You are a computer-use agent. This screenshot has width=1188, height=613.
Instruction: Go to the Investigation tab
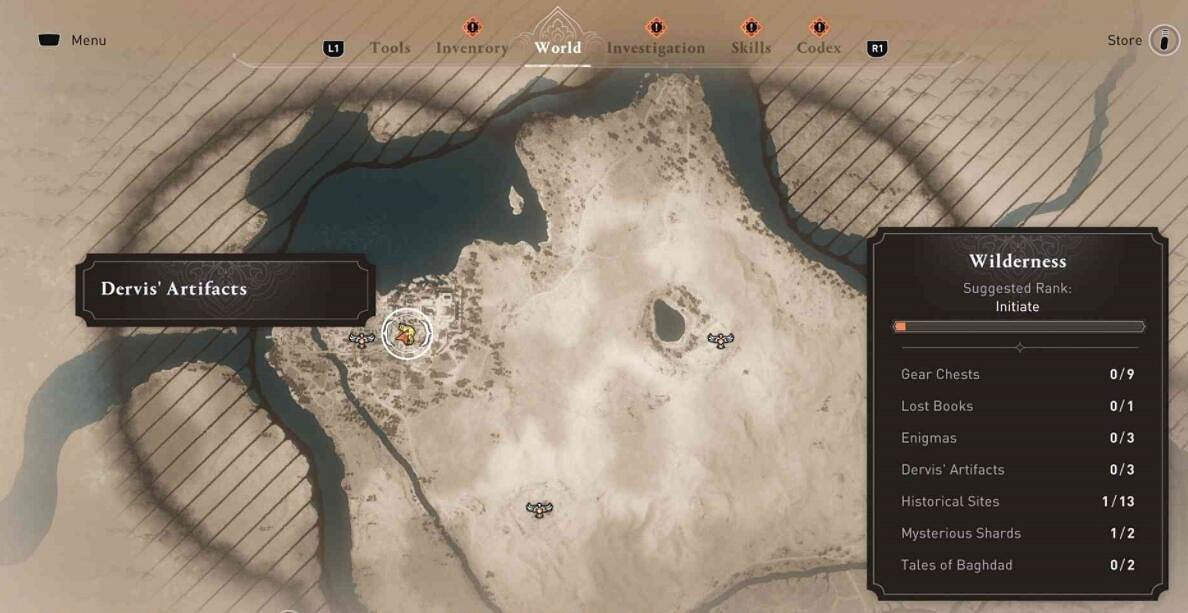coord(655,48)
